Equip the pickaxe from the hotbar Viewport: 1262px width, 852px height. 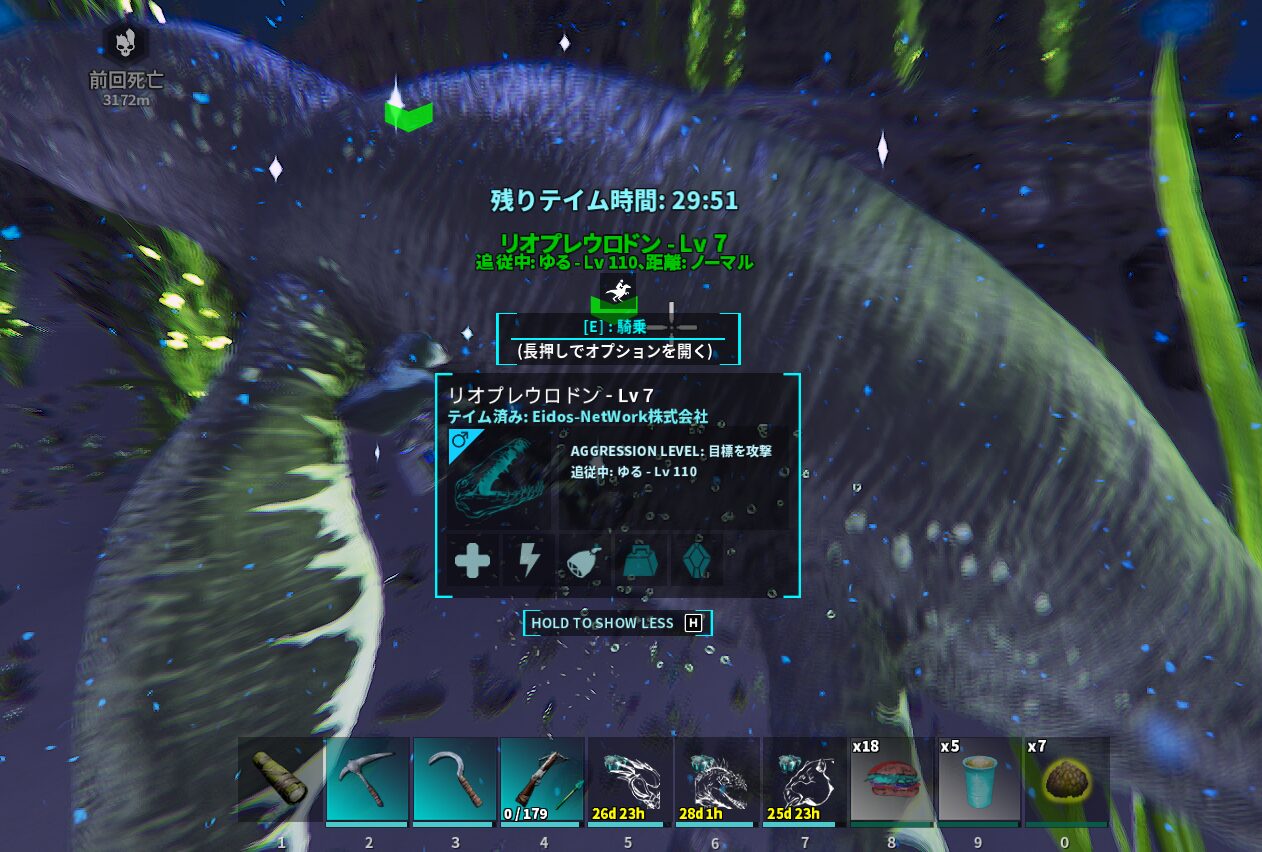368,780
